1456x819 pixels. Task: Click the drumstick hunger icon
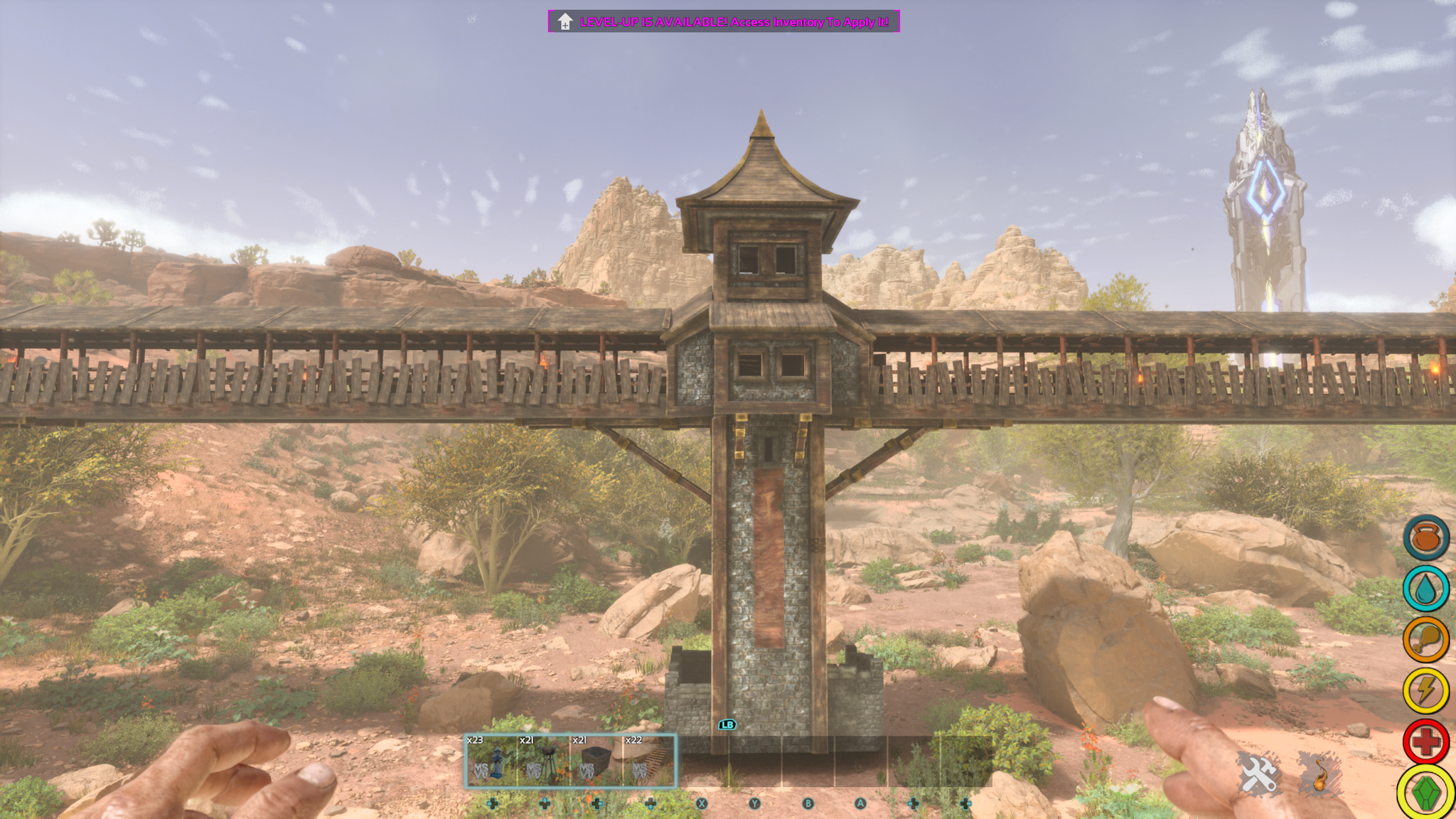click(x=1425, y=639)
